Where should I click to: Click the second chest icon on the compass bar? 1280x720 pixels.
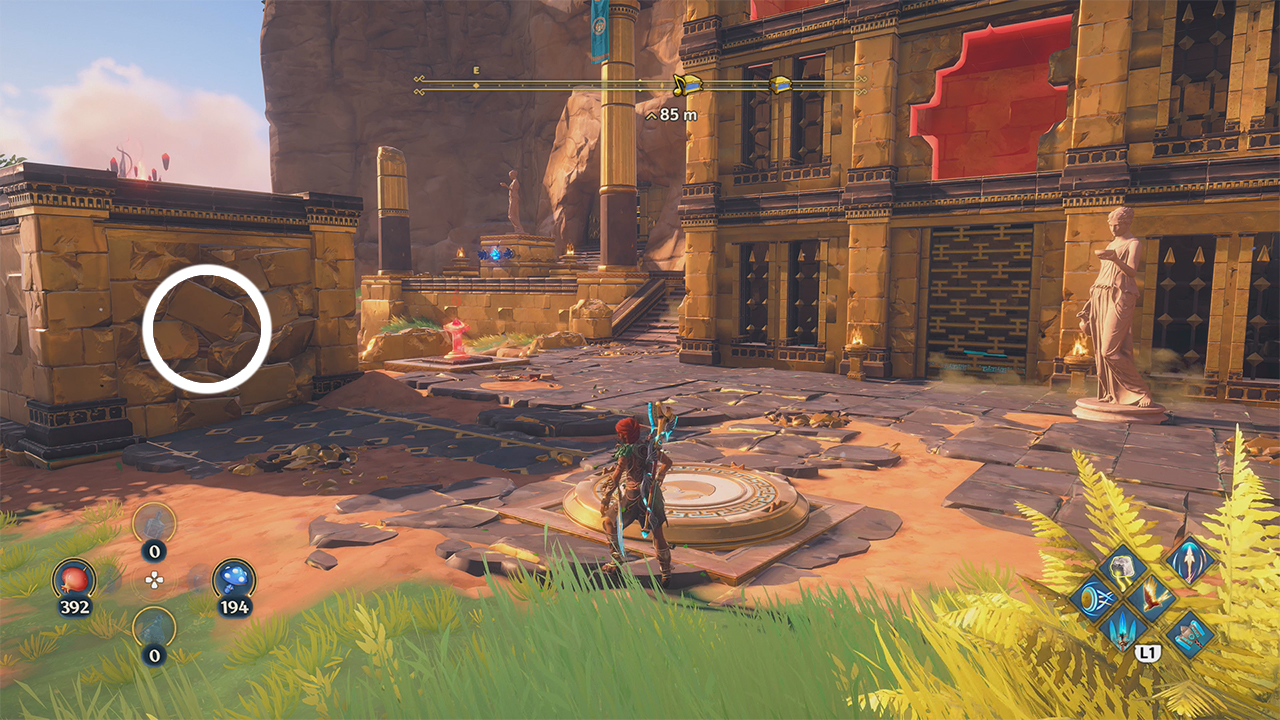[x=781, y=83]
